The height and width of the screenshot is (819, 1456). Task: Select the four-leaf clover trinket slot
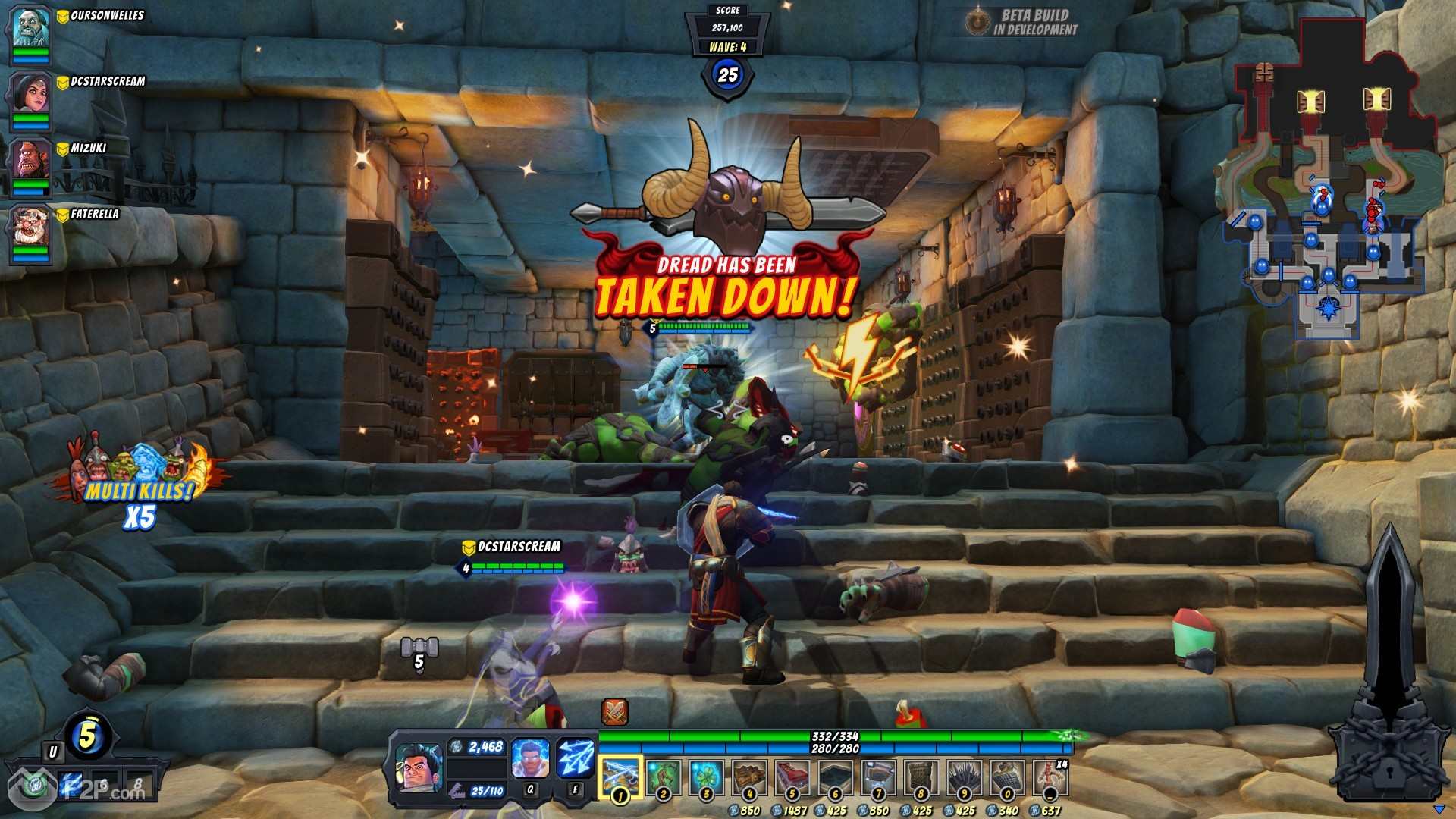coord(706,776)
